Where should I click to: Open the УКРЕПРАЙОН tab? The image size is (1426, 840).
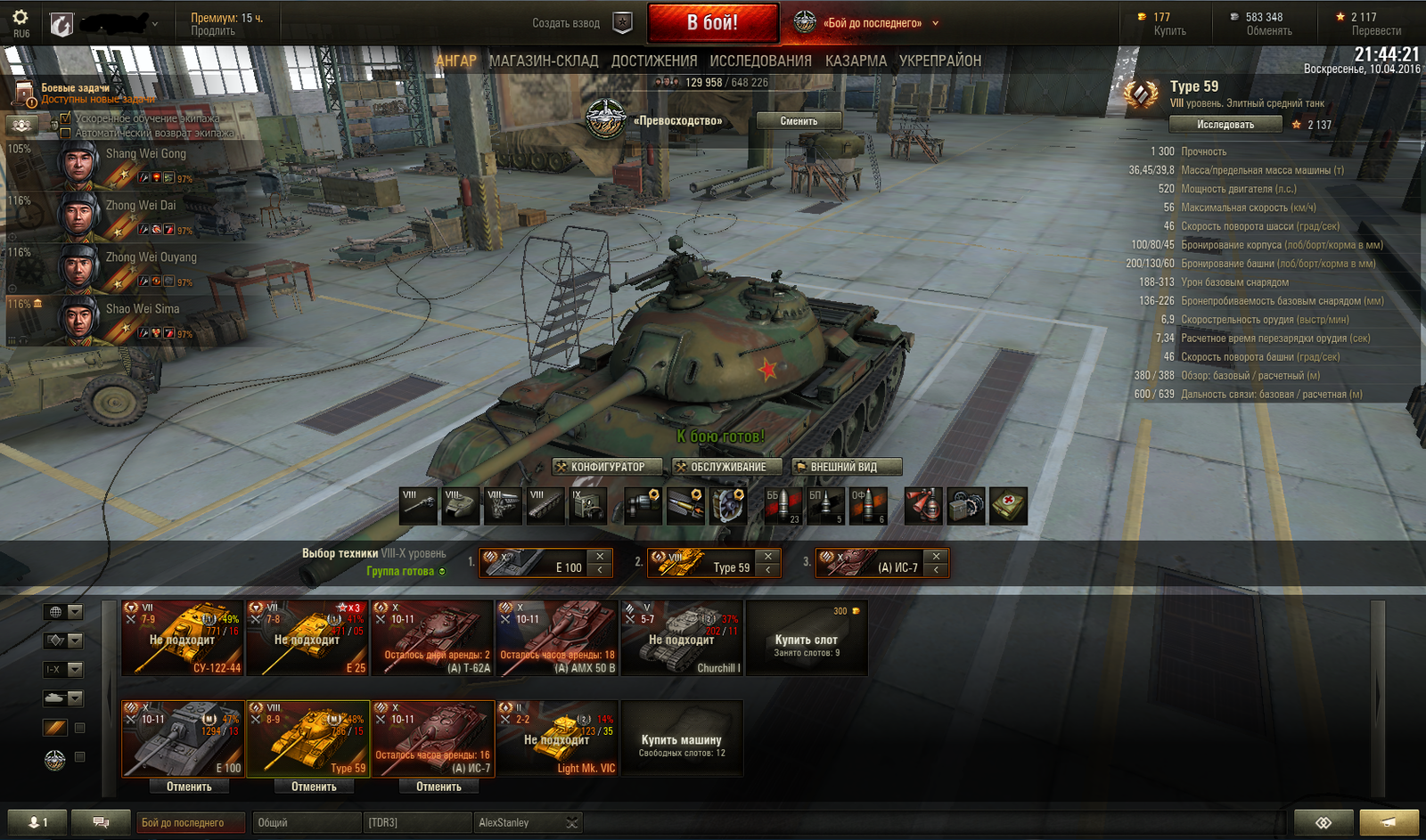940,61
